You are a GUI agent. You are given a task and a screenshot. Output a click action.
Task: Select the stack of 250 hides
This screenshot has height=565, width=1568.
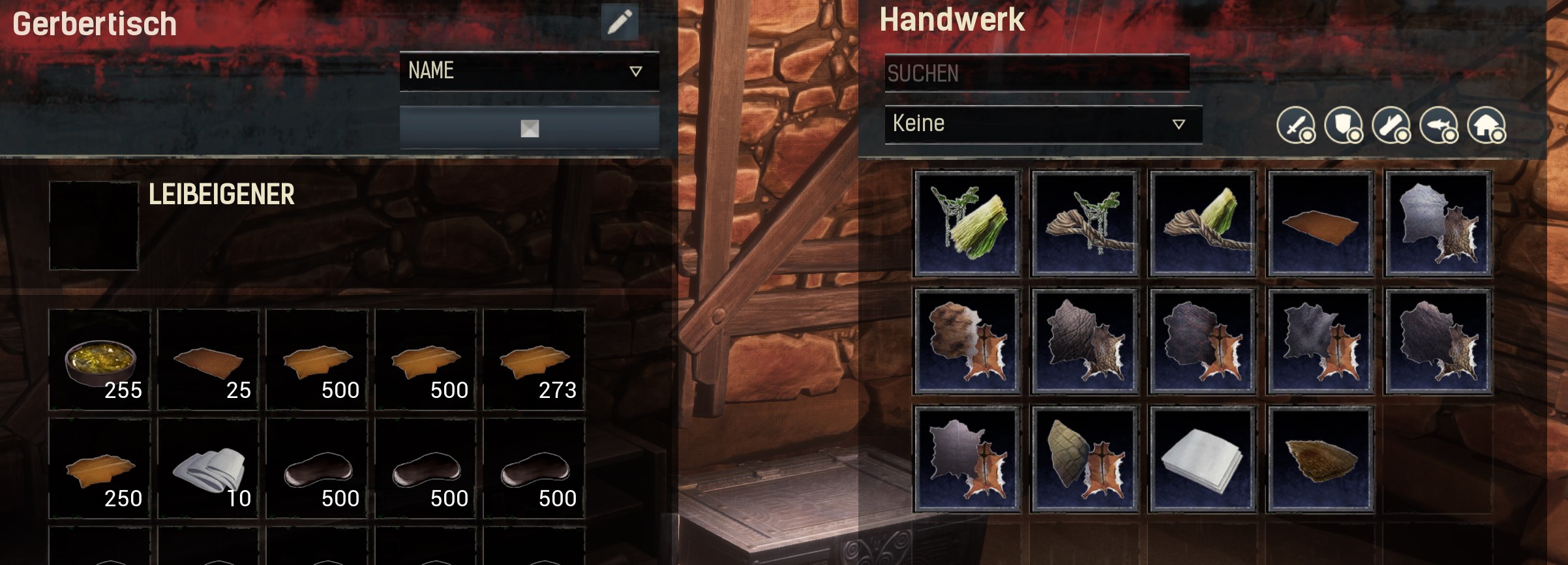100,468
